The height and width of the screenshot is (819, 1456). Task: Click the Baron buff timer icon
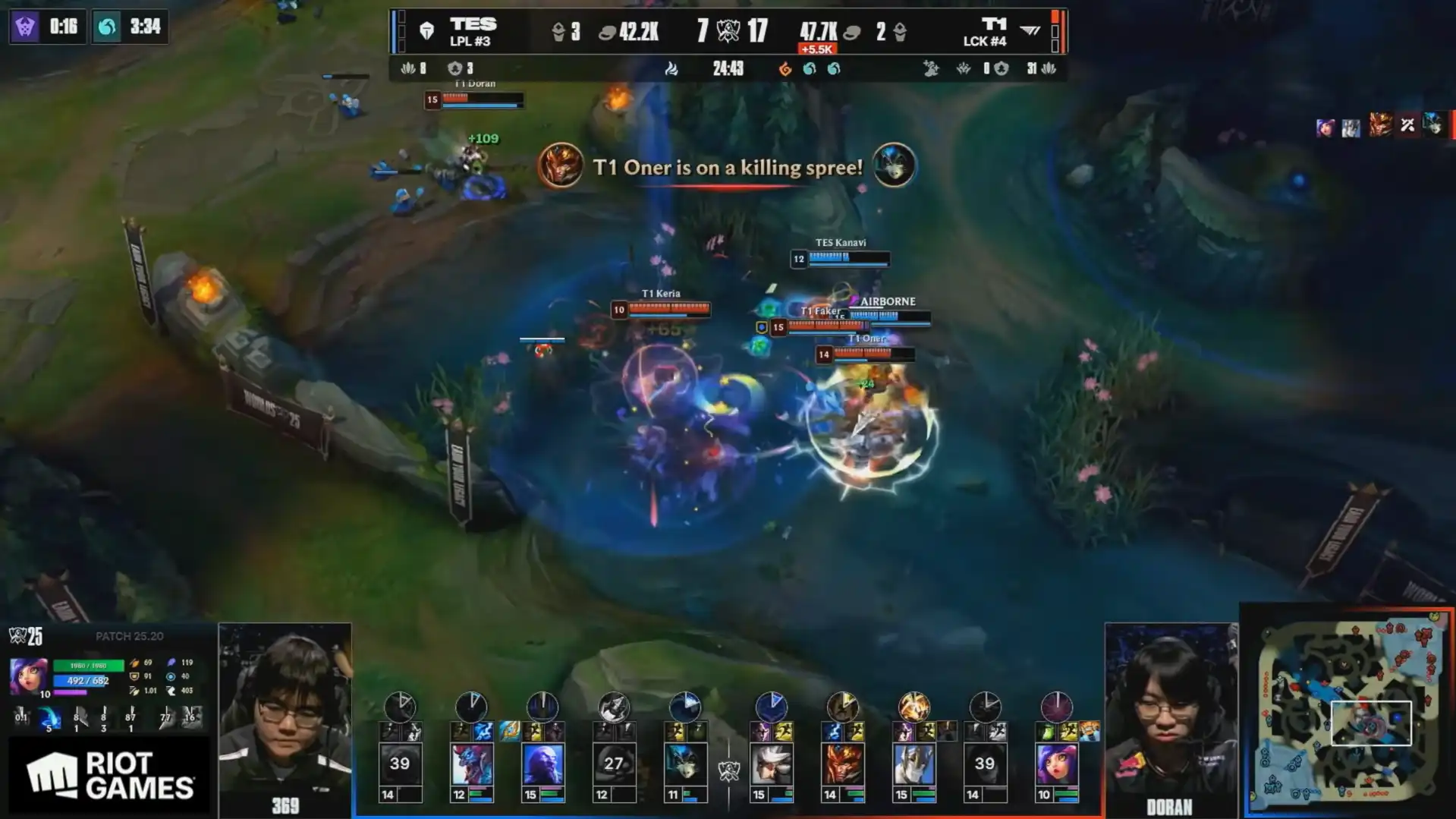coord(25,27)
